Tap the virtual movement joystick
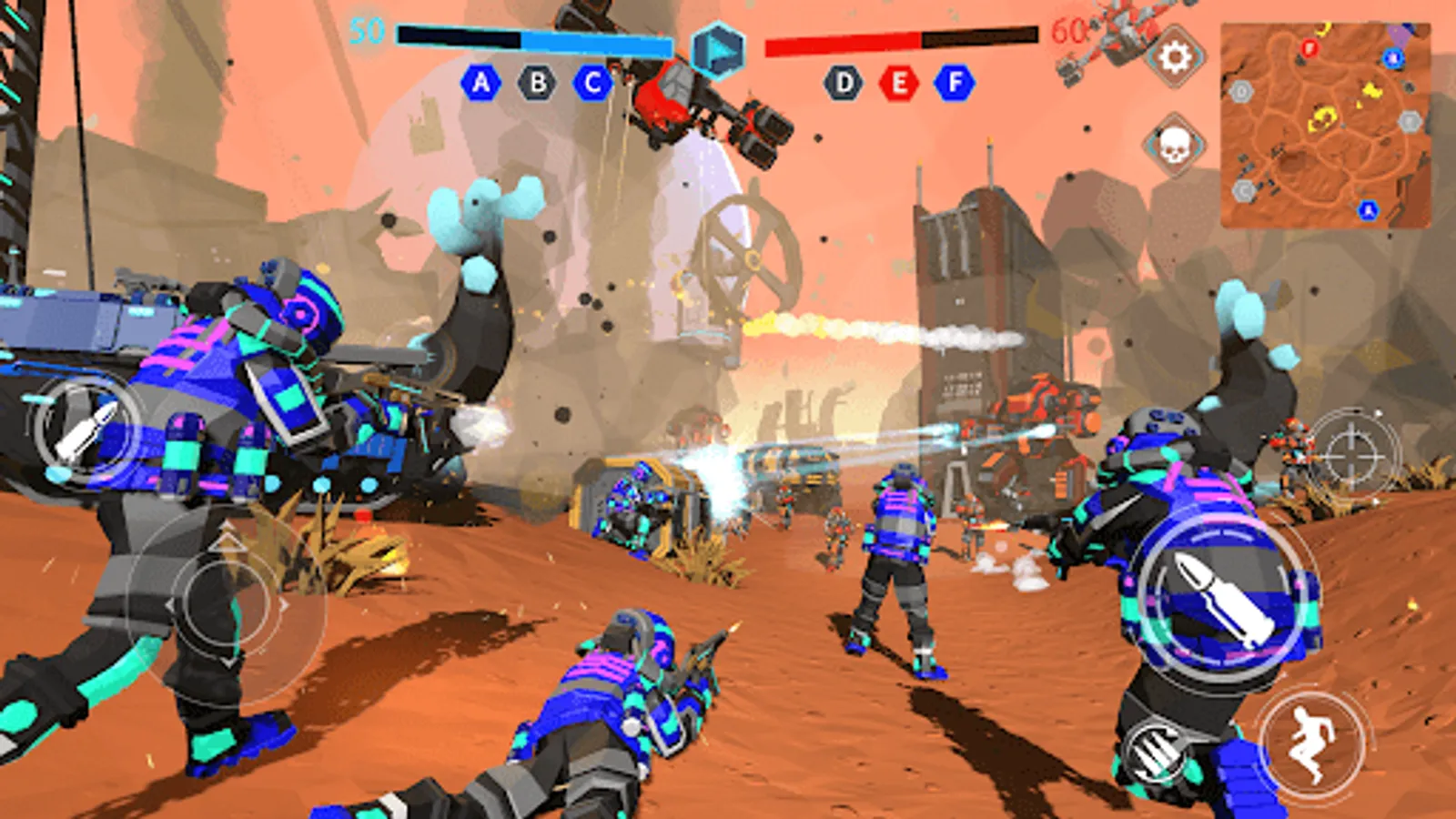Viewport: 1456px width, 819px height. (227, 603)
